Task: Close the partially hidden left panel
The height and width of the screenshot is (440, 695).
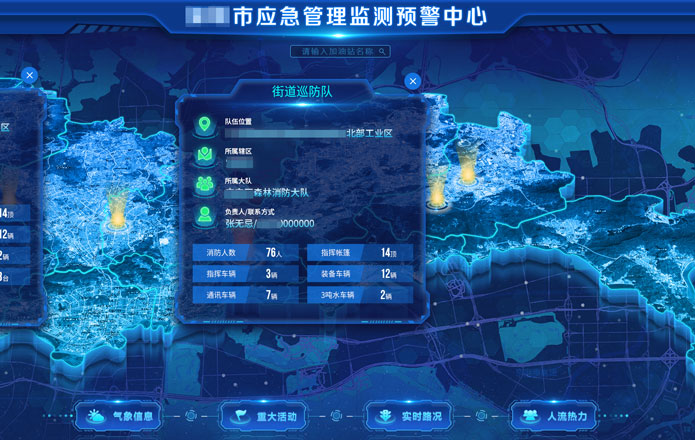Action: point(30,75)
